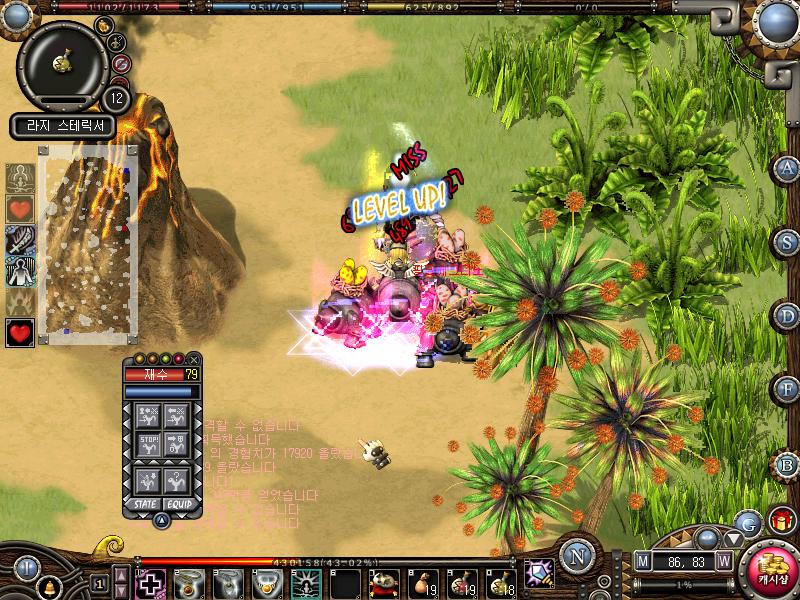Click the pet STOP! command button
The width and height of the screenshot is (800, 600).
148,444
